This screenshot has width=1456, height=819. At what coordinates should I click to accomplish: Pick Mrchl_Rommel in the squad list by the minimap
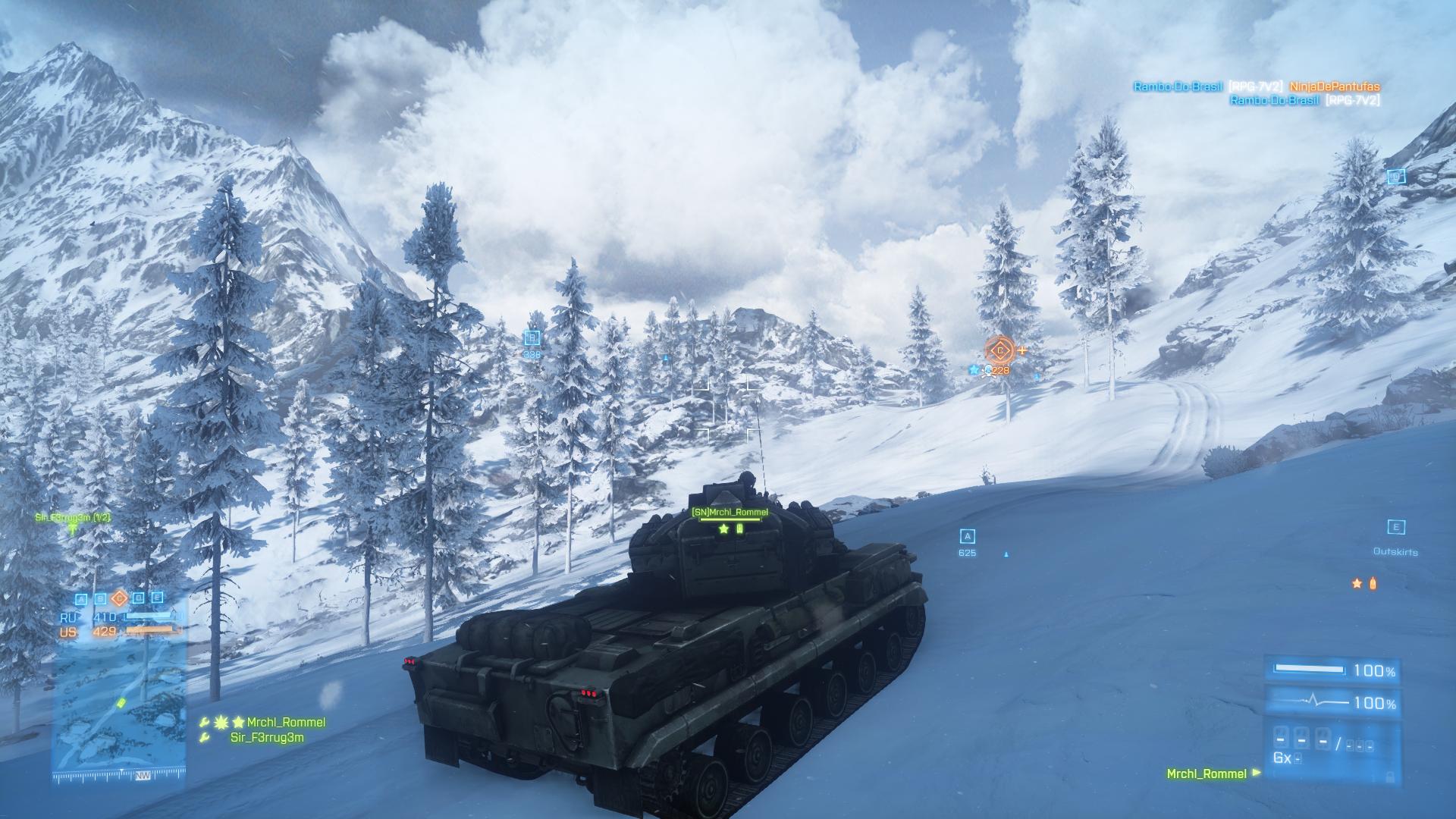click(x=285, y=723)
